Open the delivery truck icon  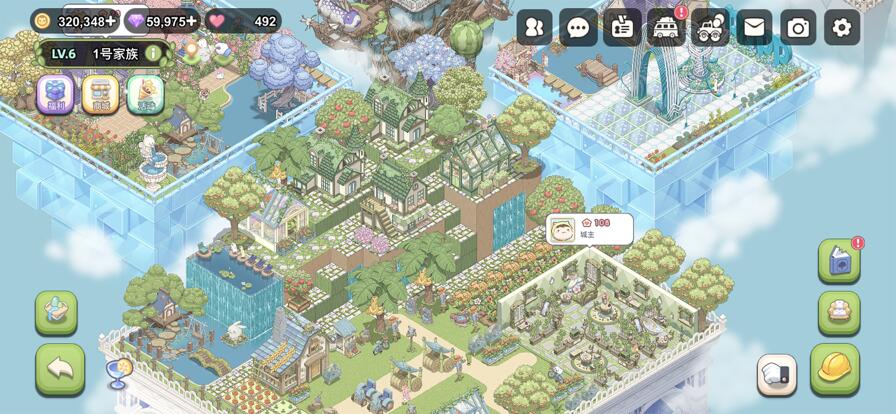pos(710,27)
